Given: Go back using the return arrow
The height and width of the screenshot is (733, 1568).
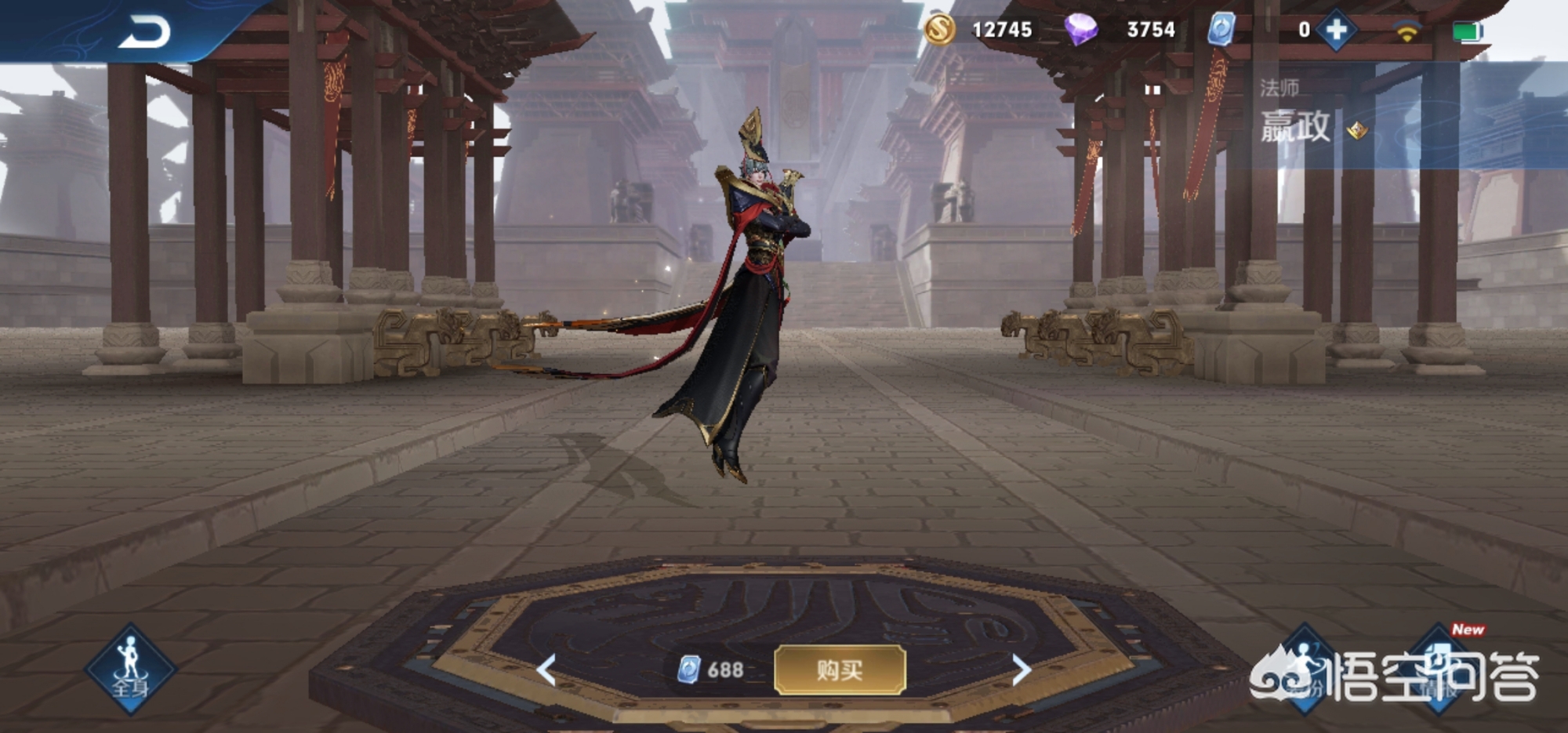Looking at the screenshot, I should click(145, 33).
